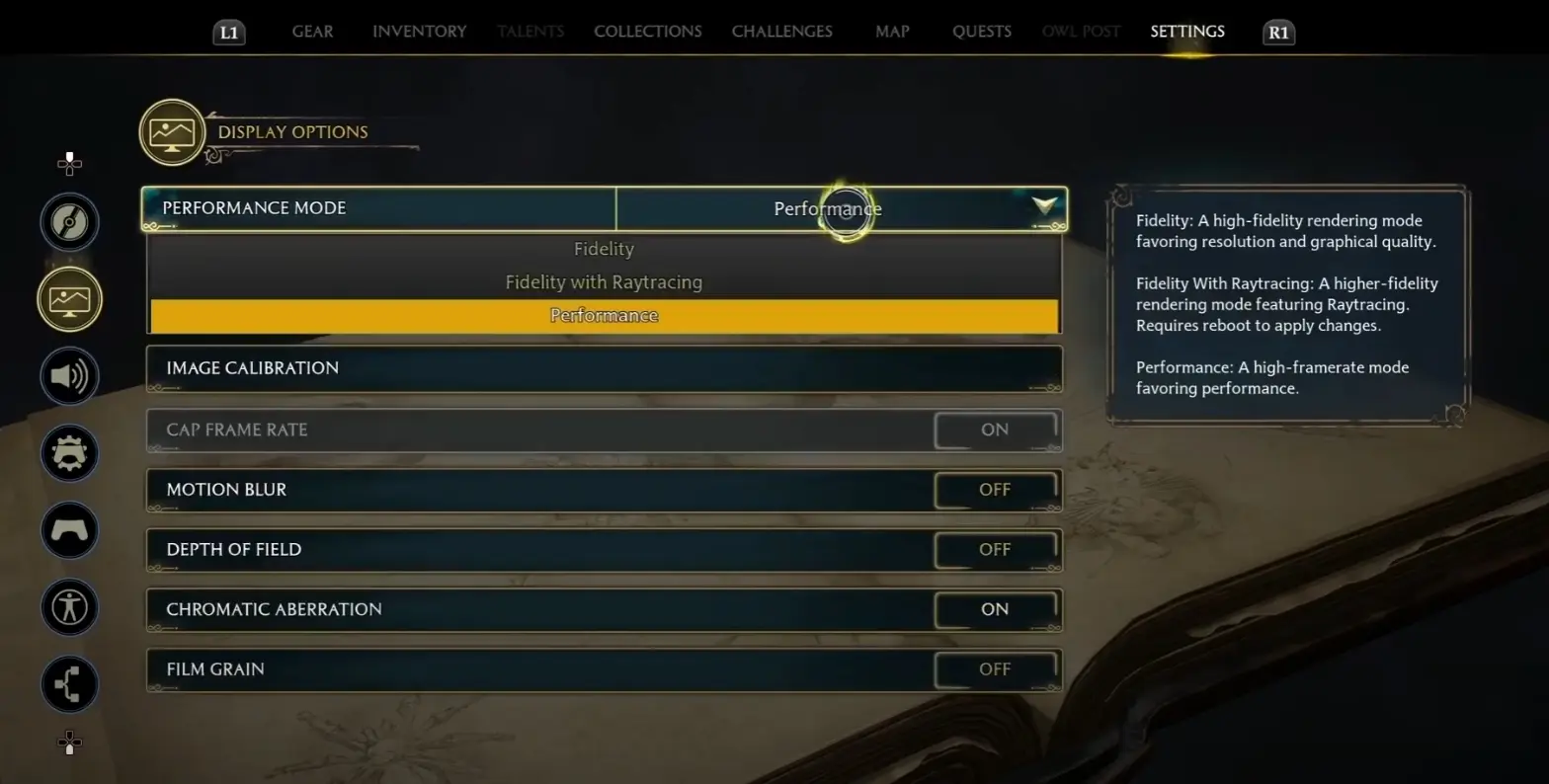
Task: Open the Display Options settings panel
Action: tap(69, 298)
